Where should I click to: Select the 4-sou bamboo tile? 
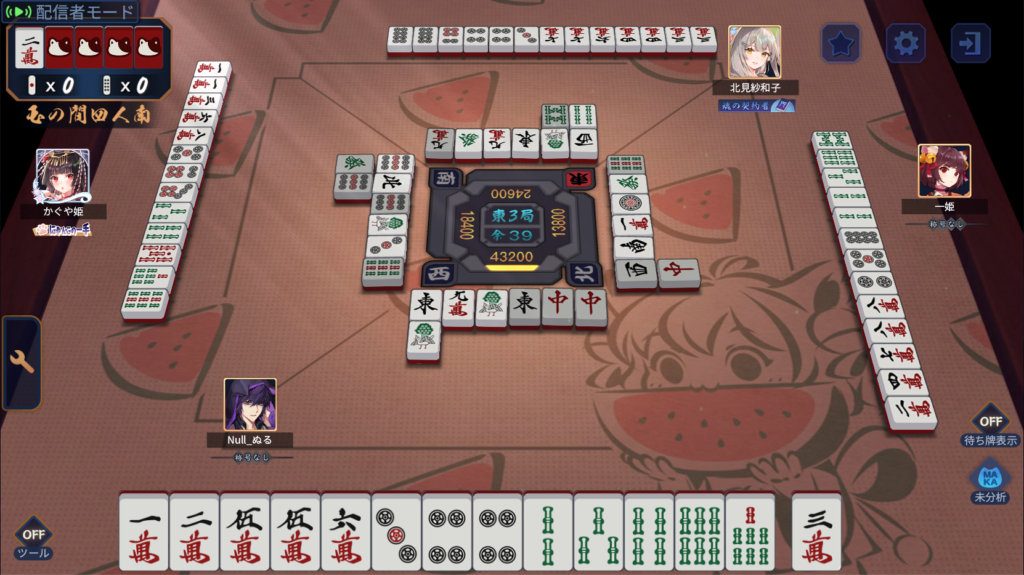tap(649, 532)
